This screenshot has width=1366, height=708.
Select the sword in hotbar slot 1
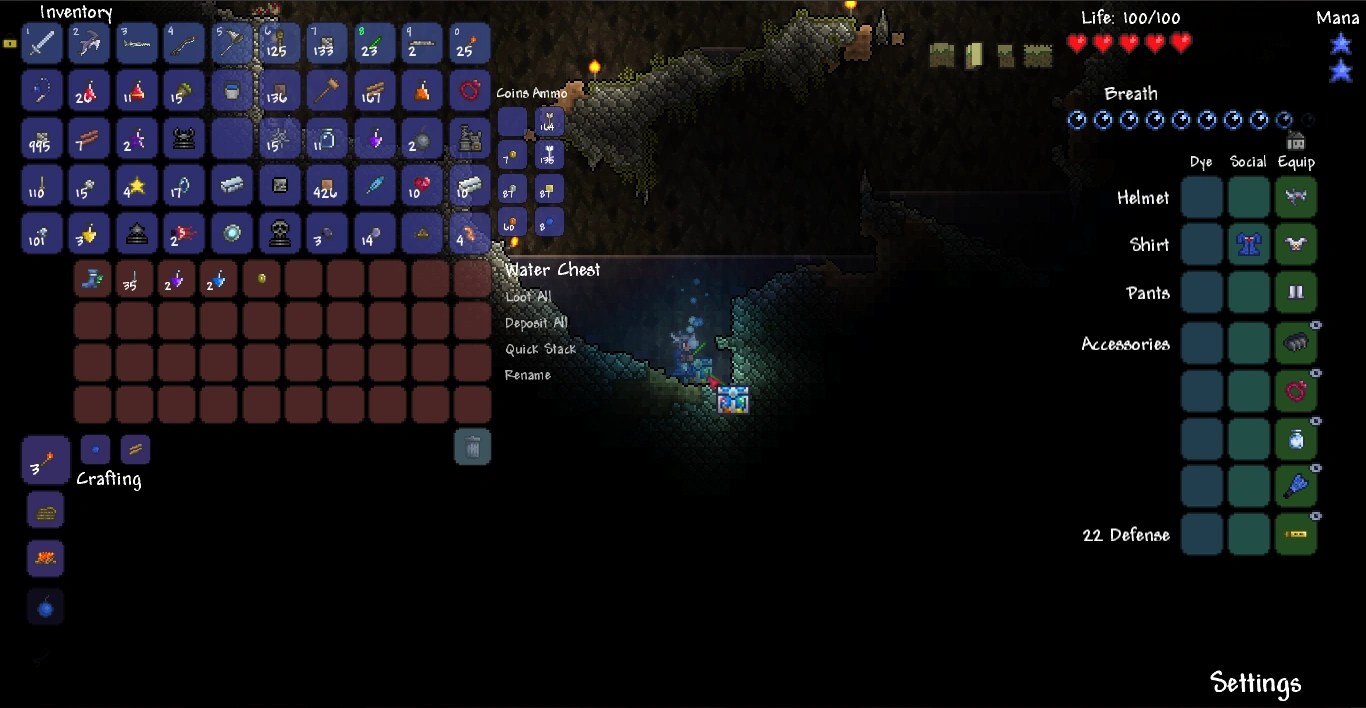coord(42,43)
